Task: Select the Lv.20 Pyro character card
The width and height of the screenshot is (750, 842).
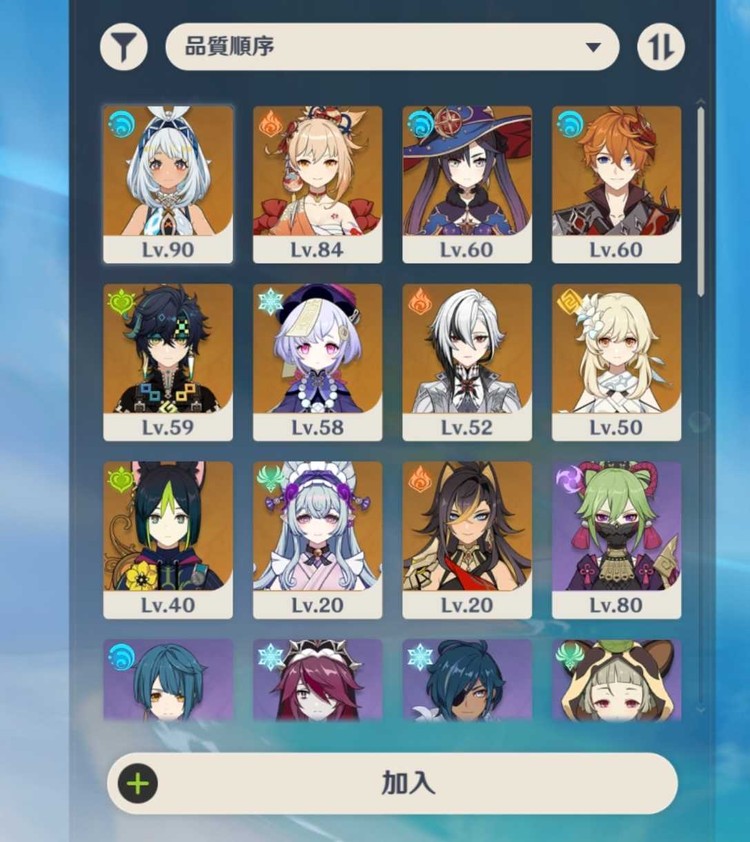Action: pyautogui.click(x=467, y=539)
